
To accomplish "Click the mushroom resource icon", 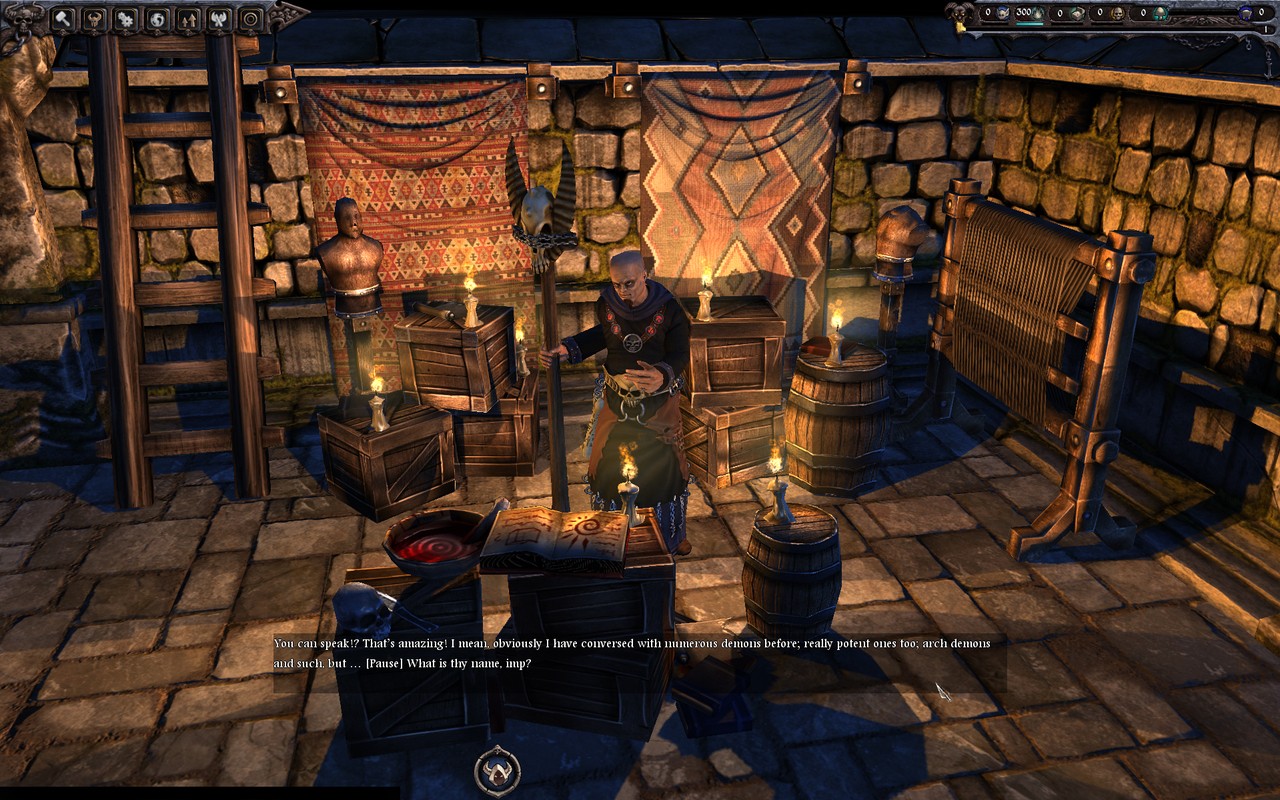I will click(x=1160, y=13).
